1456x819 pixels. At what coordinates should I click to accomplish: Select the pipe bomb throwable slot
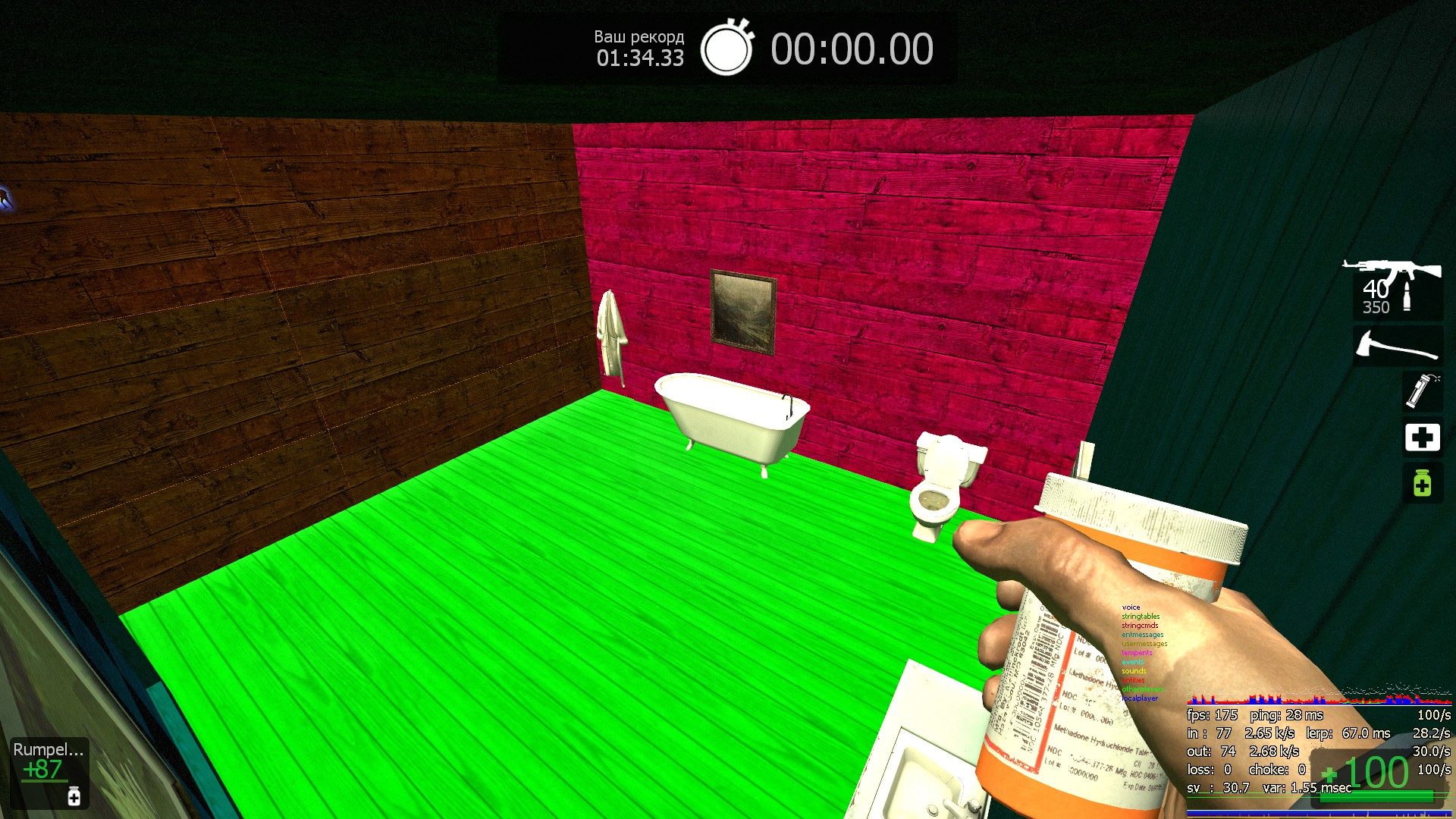[x=1422, y=391]
